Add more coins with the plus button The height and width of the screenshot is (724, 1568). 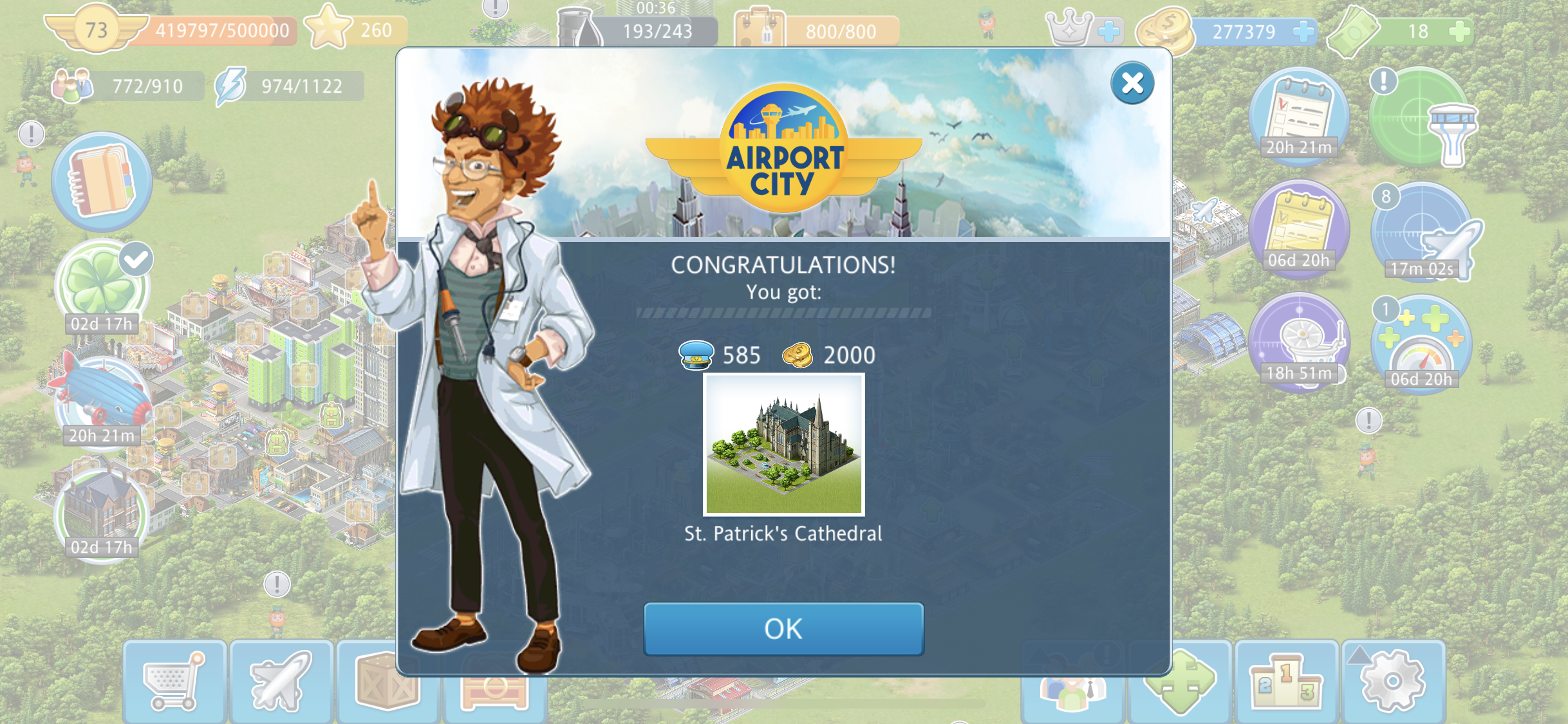1303,31
